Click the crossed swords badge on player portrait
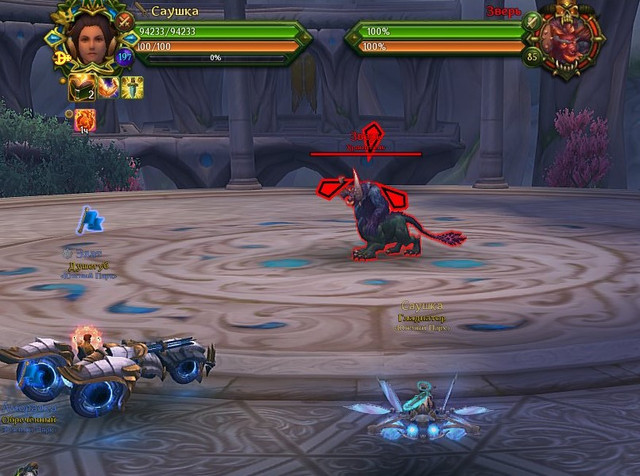The image size is (640, 476). (x=125, y=19)
